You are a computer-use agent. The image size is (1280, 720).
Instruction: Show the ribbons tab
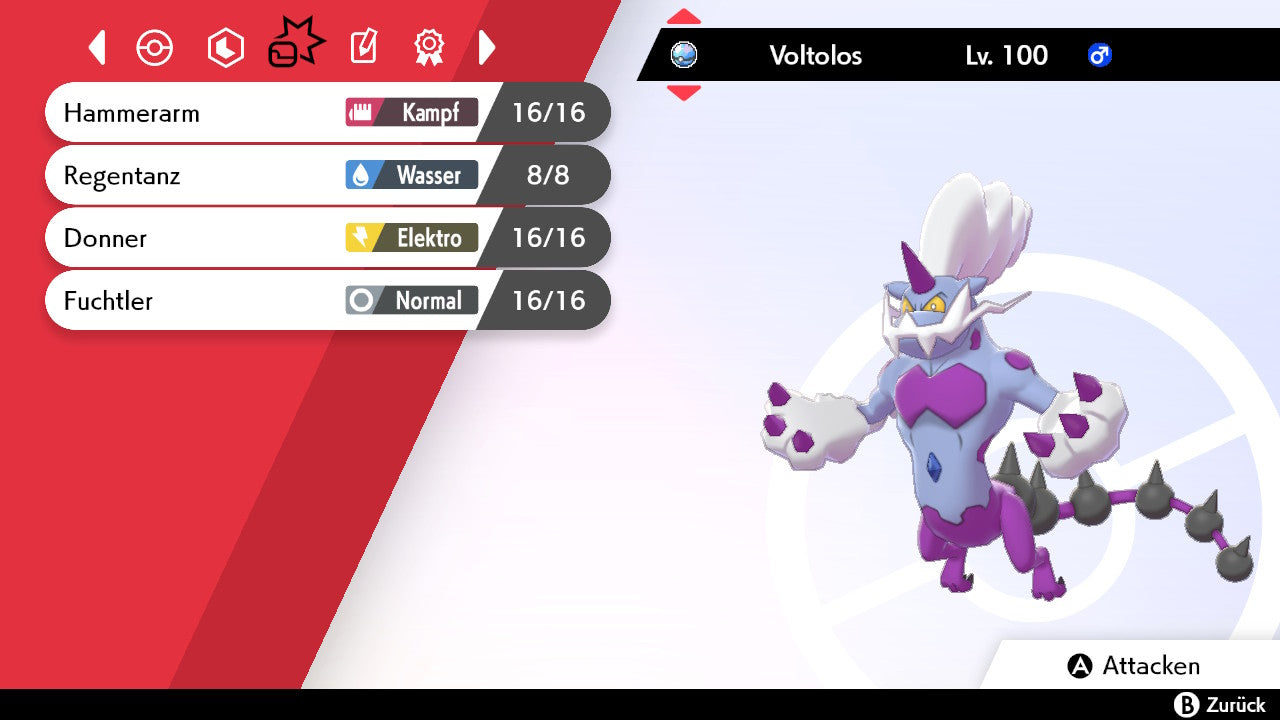429,48
